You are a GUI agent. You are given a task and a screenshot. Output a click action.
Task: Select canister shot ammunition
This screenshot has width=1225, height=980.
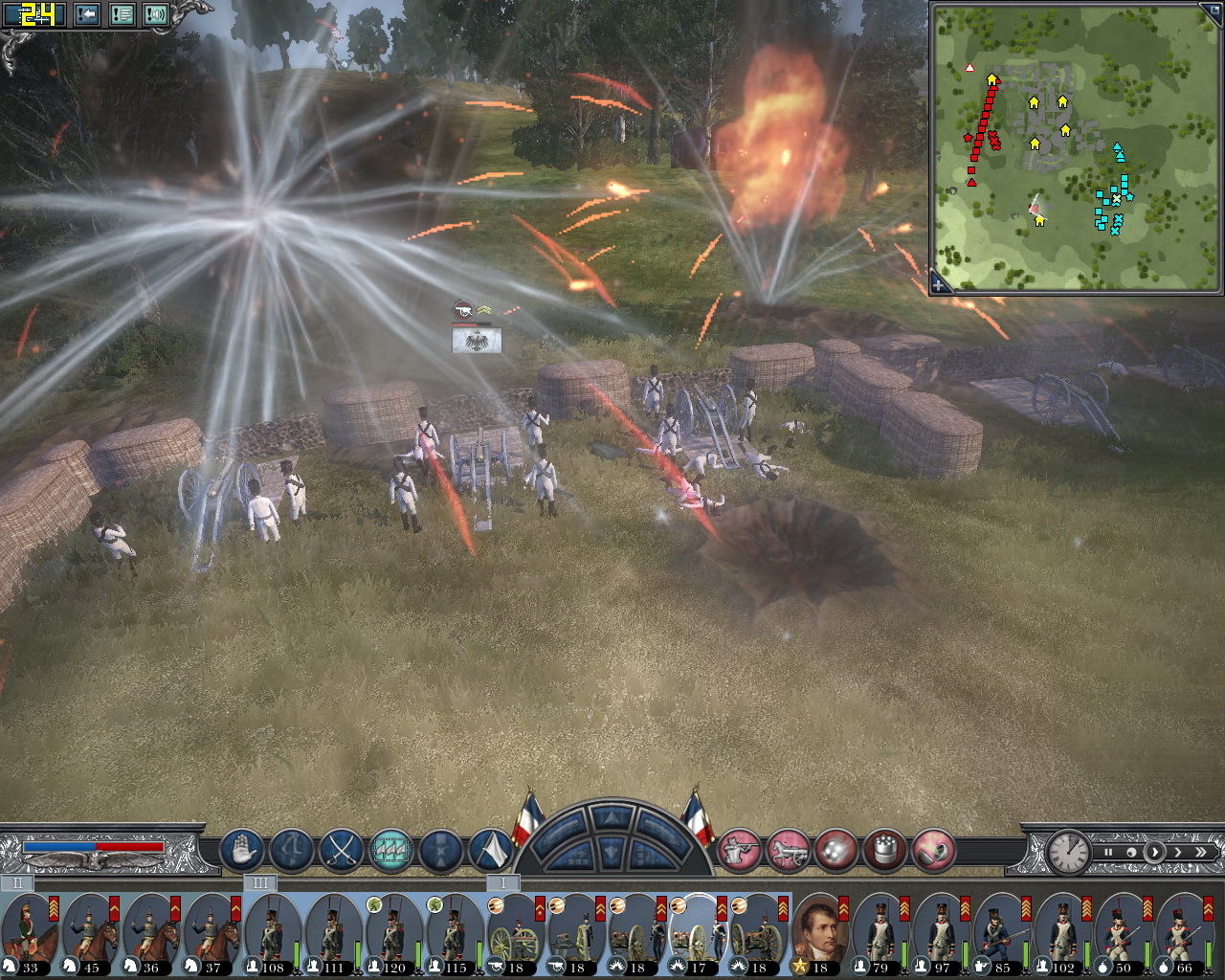(885, 849)
